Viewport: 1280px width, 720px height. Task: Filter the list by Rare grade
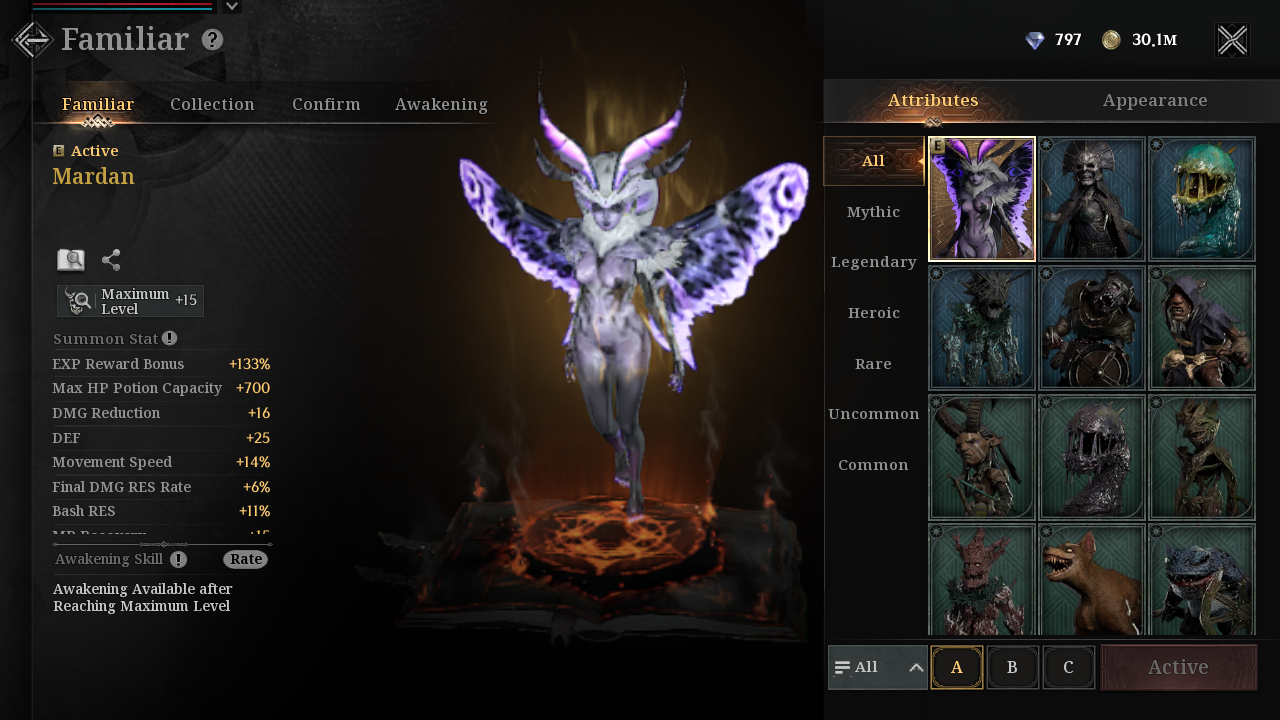[873, 363]
